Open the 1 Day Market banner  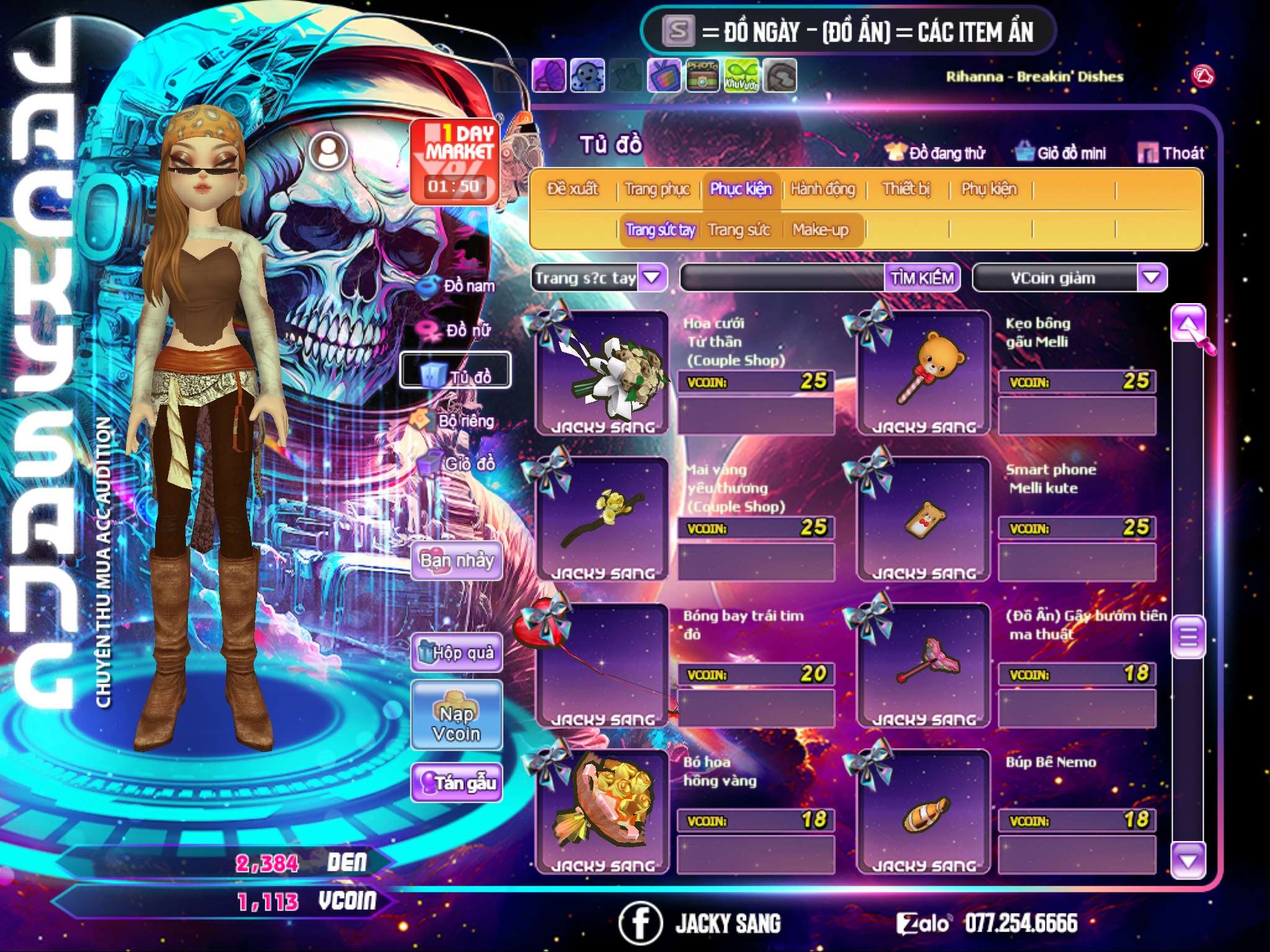tap(455, 161)
